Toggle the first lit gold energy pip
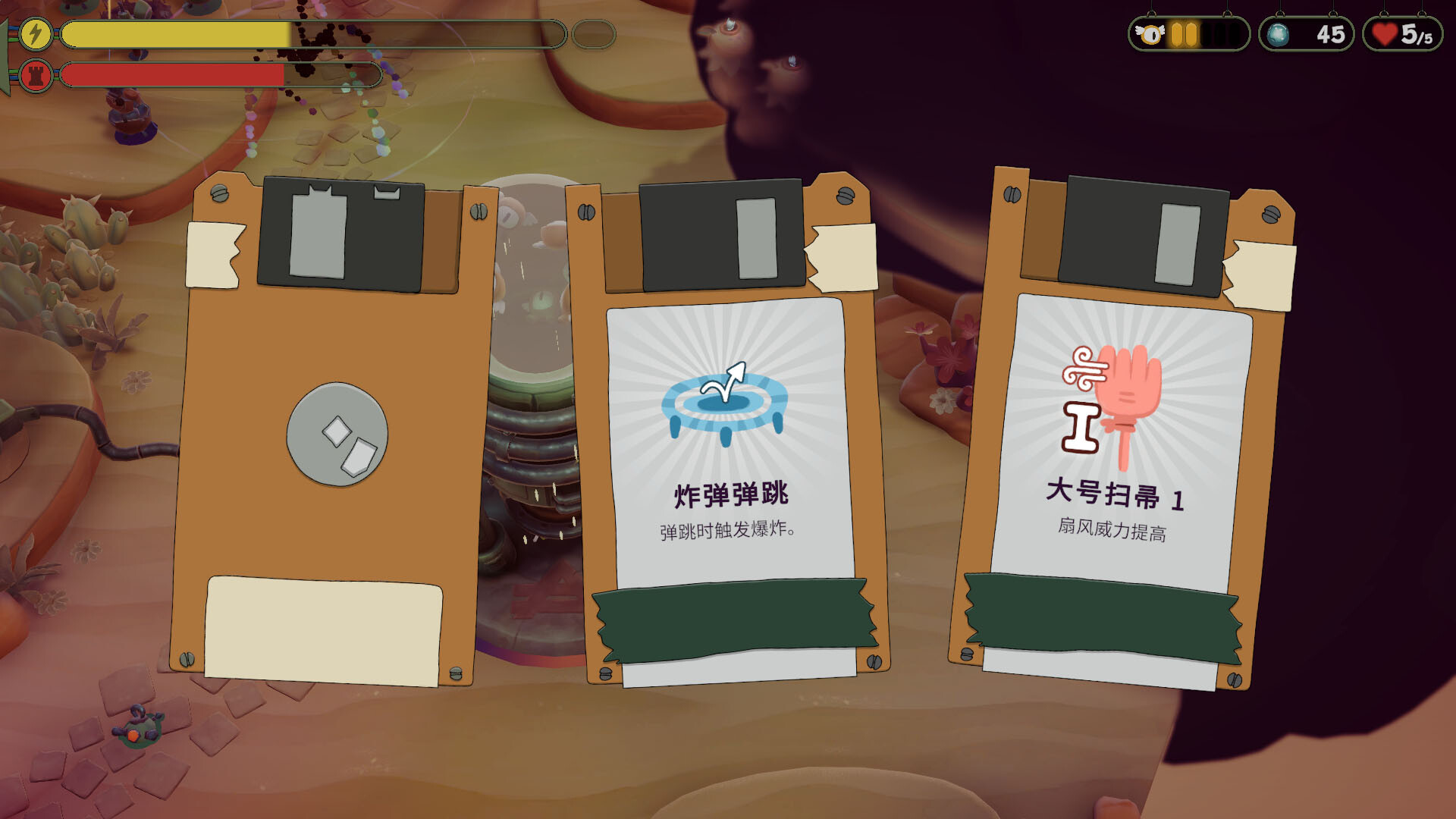The image size is (1456, 819). click(1176, 34)
